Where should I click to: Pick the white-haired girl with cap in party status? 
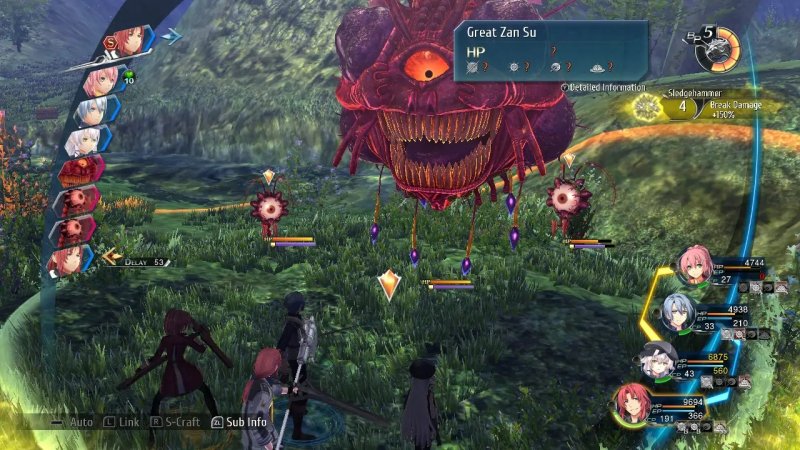660,357
